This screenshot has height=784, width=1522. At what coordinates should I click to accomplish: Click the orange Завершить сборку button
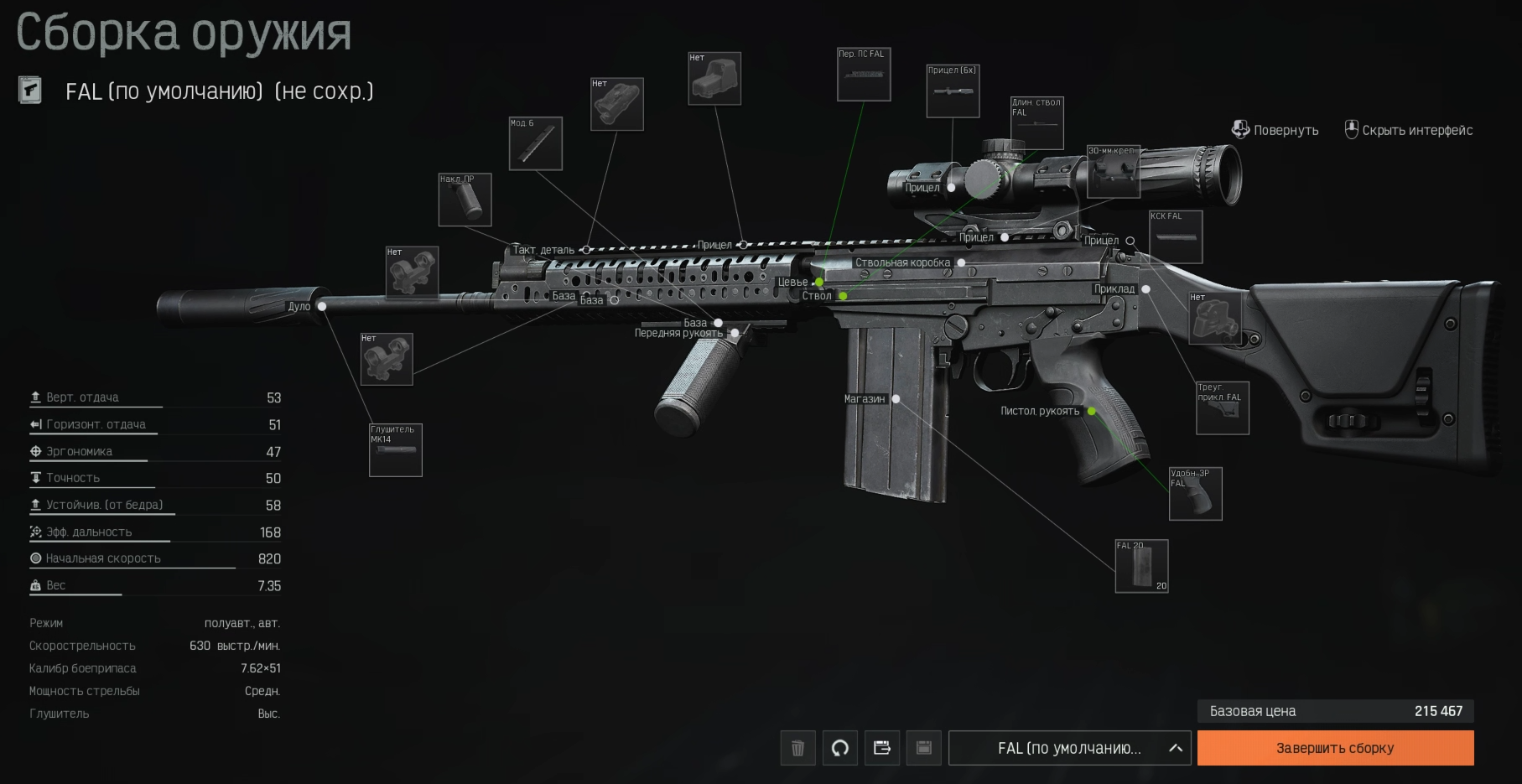tap(1335, 748)
